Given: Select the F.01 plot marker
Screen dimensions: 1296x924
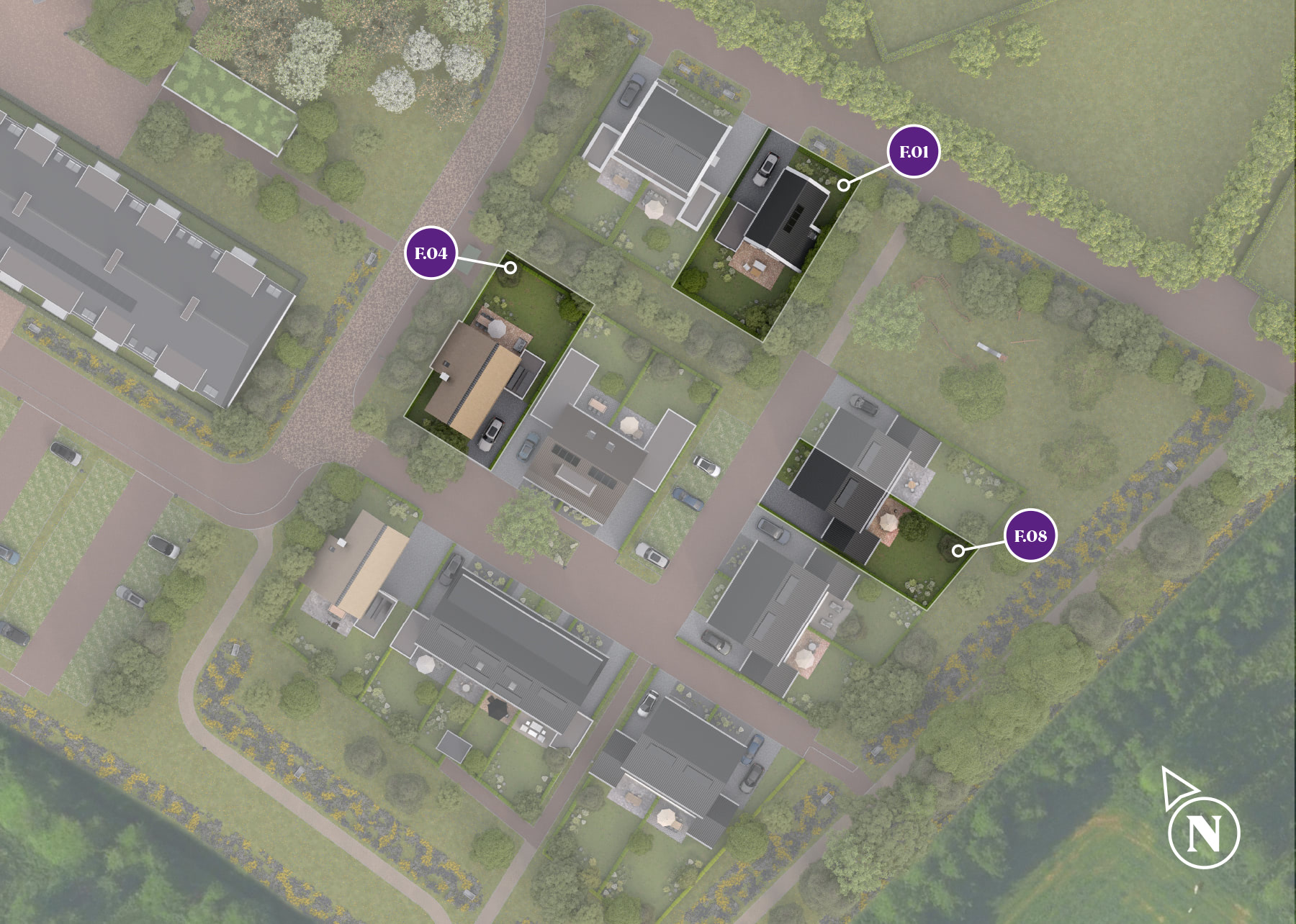Looking at the screenshot, I should [913, 152].
